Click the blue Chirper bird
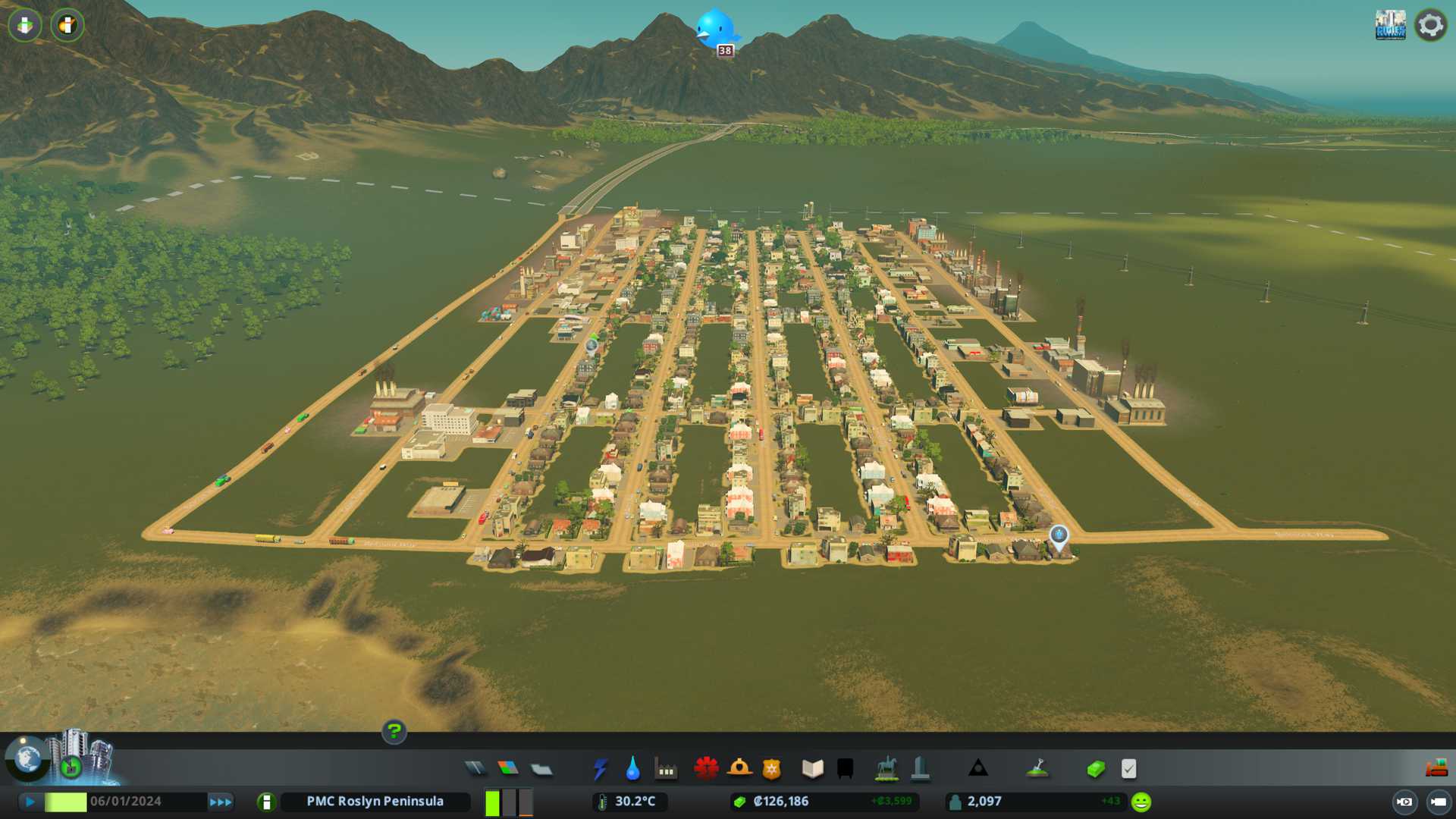This screenshot has width=1456, height=819. click(715, 29)
